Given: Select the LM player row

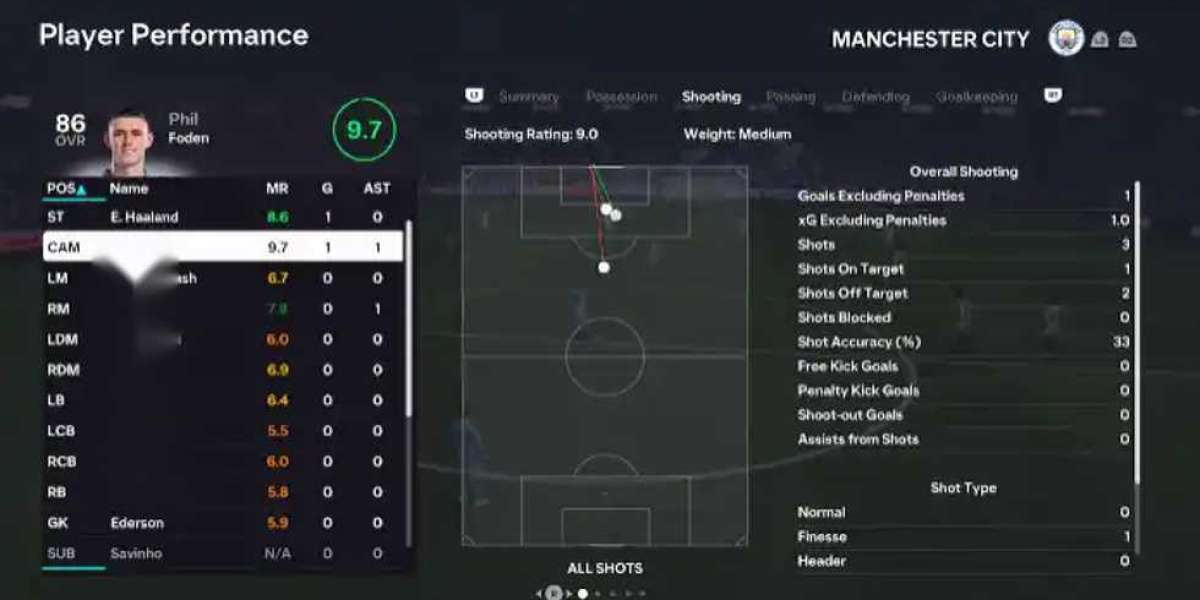Looking at the screenshot, I should click(x=222, y=278).
